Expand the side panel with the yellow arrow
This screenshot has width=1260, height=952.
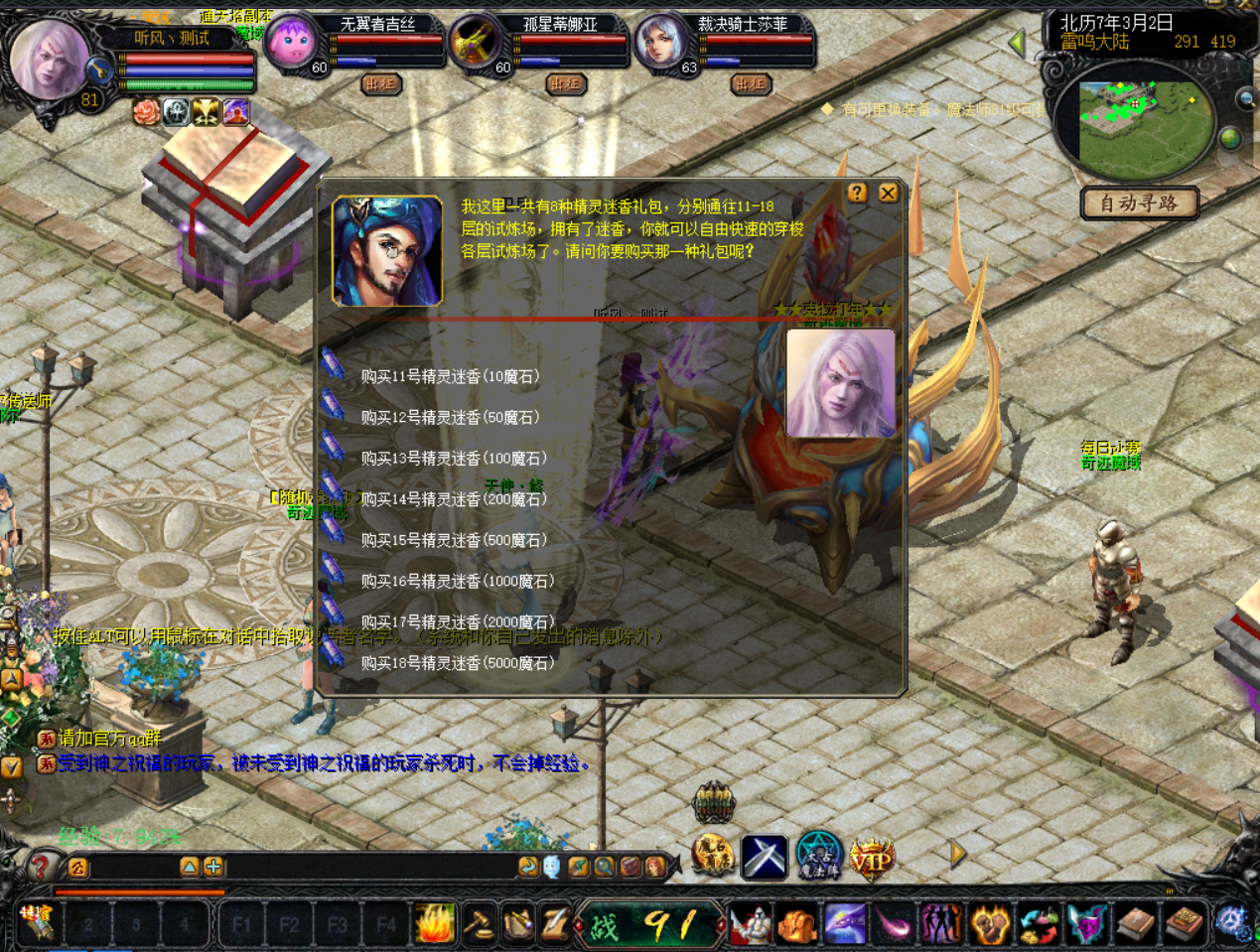coord(958,854)
